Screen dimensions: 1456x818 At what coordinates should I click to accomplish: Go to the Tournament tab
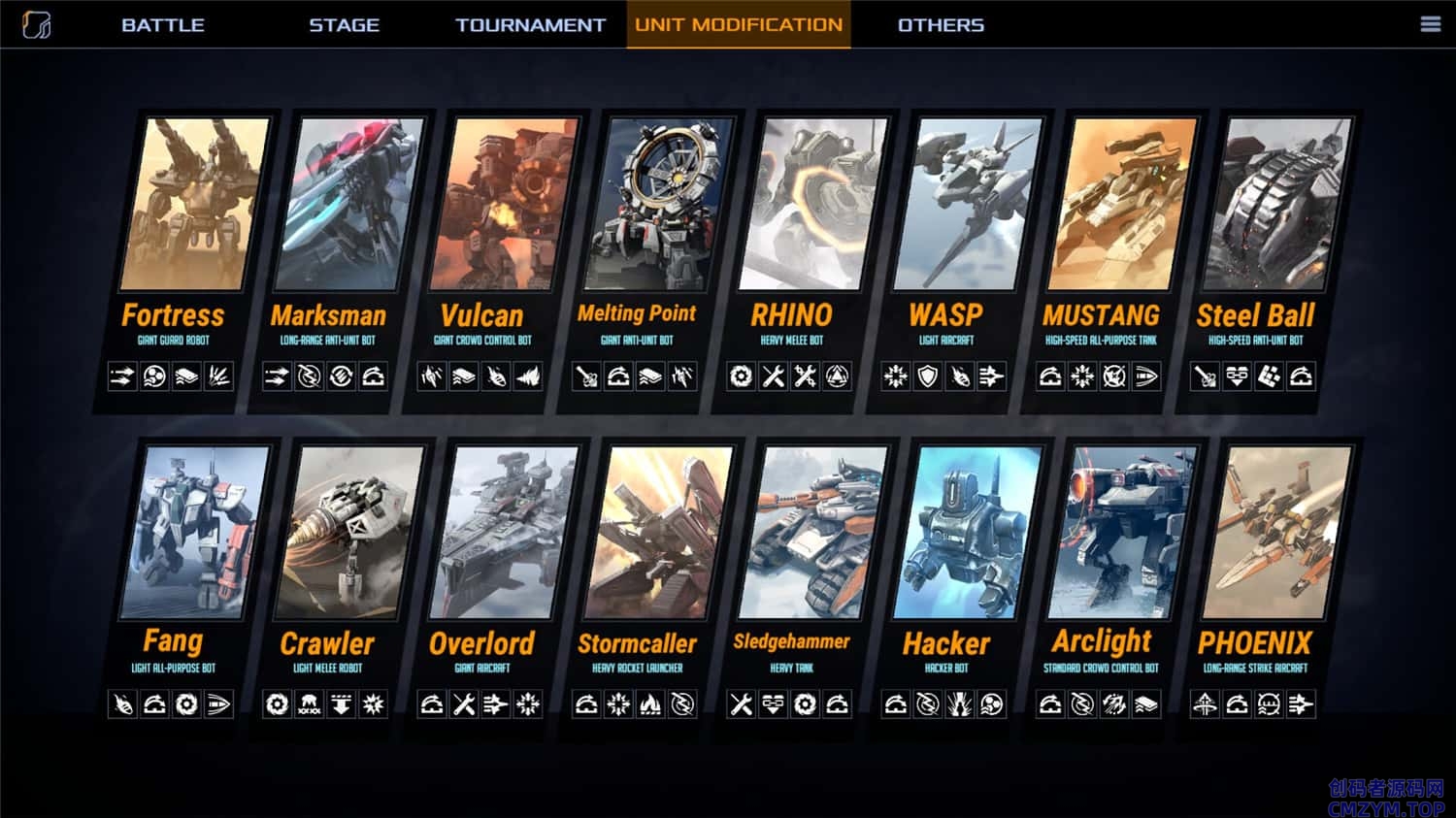530,25
